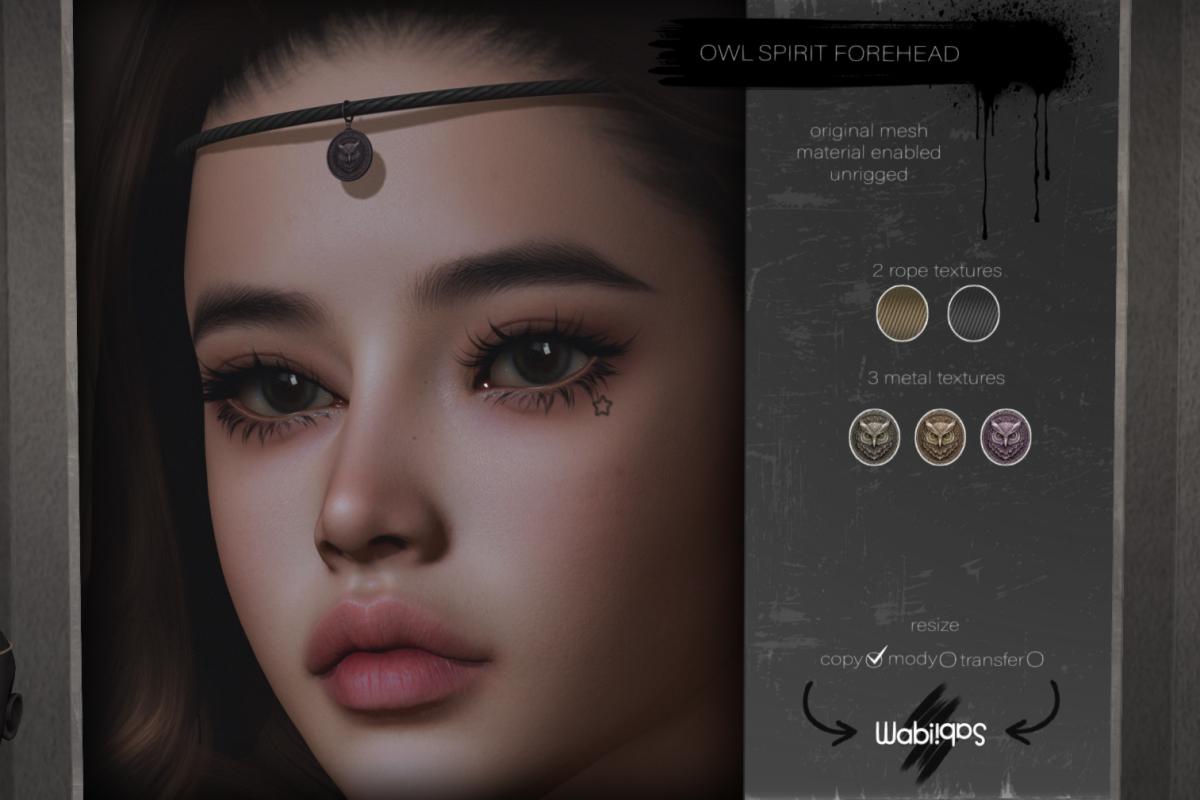Choose the purple owl metal texture
This screenshot has height=800, width=1200.
pyautogui.click(x=1005, y=436)
